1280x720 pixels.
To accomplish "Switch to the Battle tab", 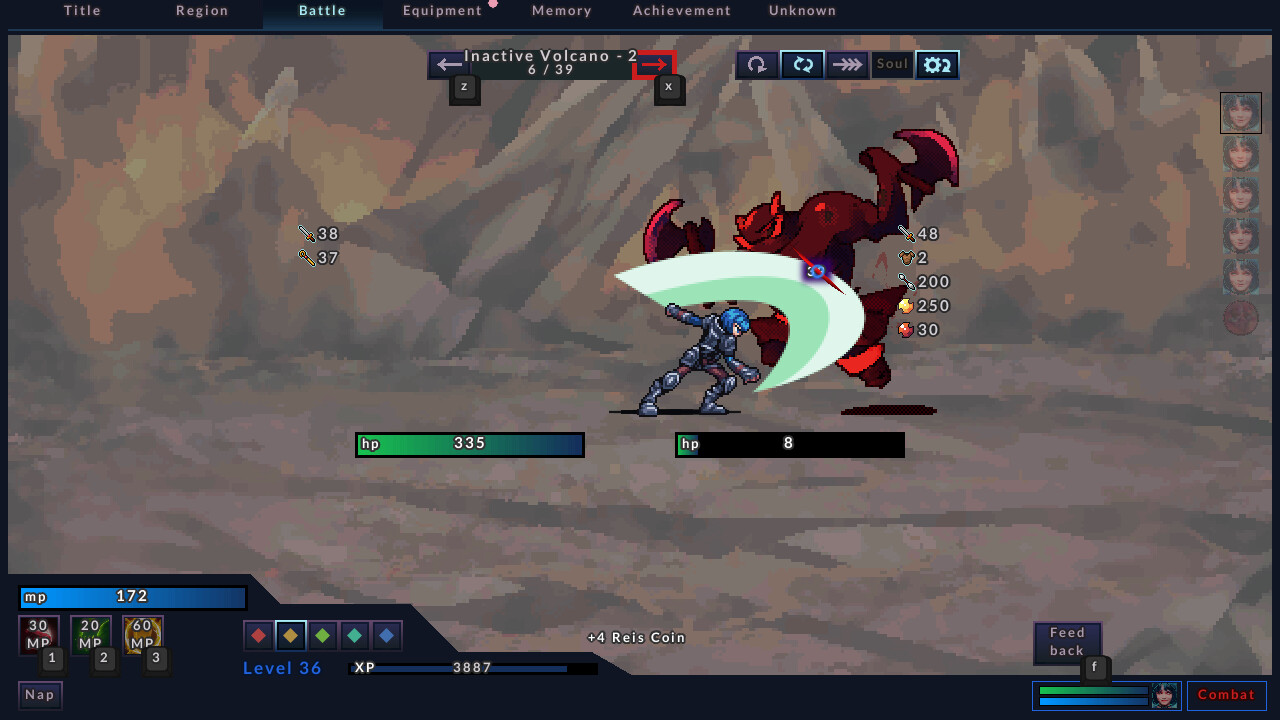I will pyautogui.click(x=322, y=11).
